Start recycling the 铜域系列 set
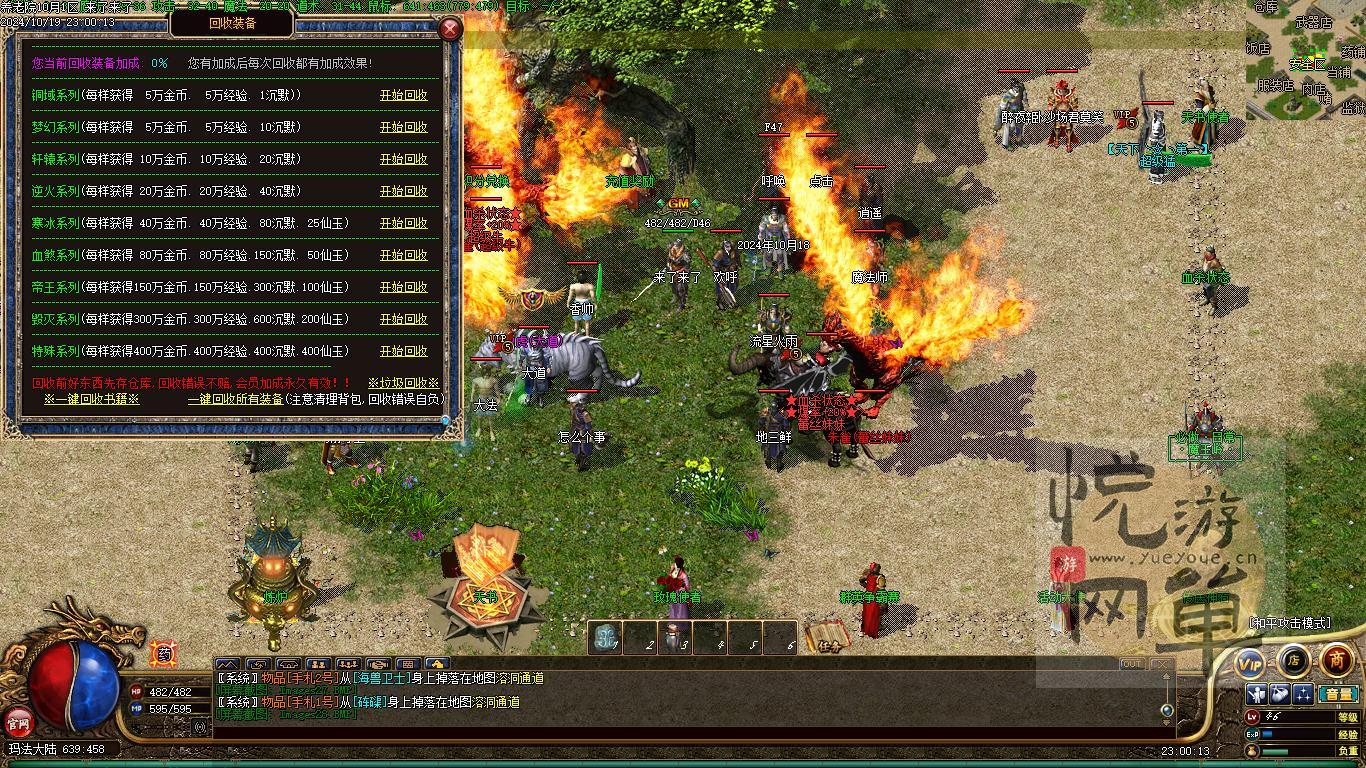The width and height of the screenshot is (1366, 768). tap(403, 95)
